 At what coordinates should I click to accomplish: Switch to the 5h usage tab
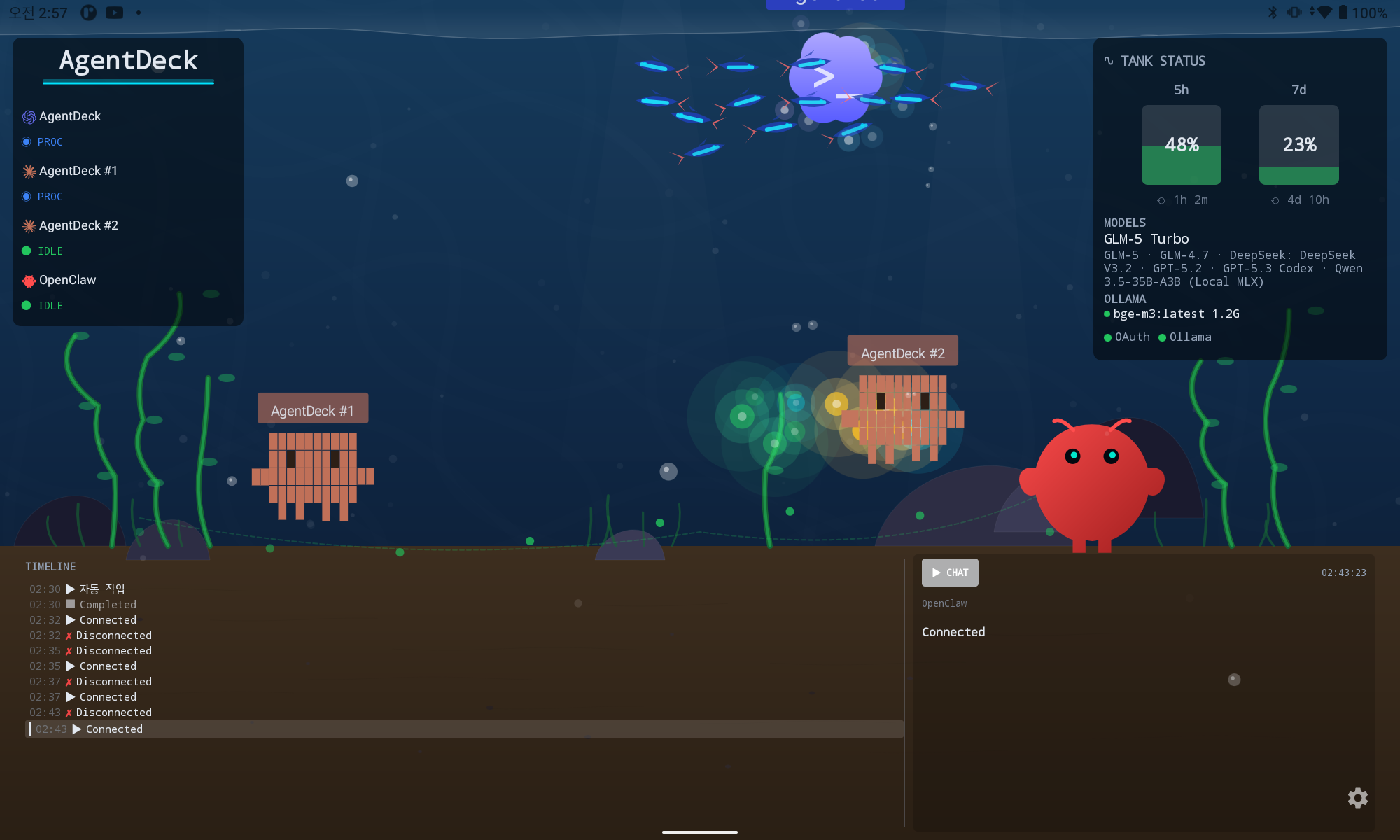(1181, 90)
